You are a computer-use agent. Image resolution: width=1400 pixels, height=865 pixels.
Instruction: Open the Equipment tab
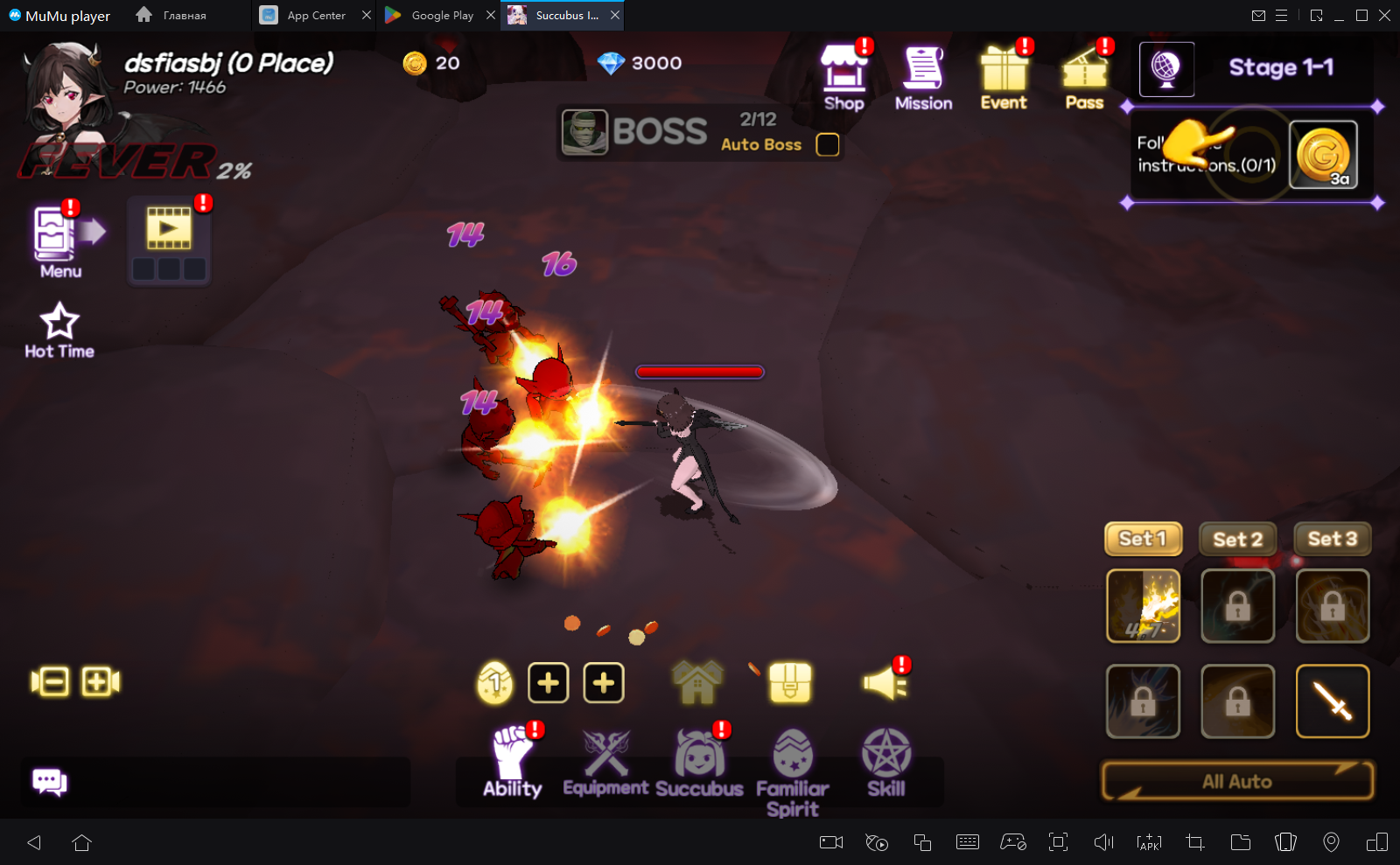click(605, 763)
